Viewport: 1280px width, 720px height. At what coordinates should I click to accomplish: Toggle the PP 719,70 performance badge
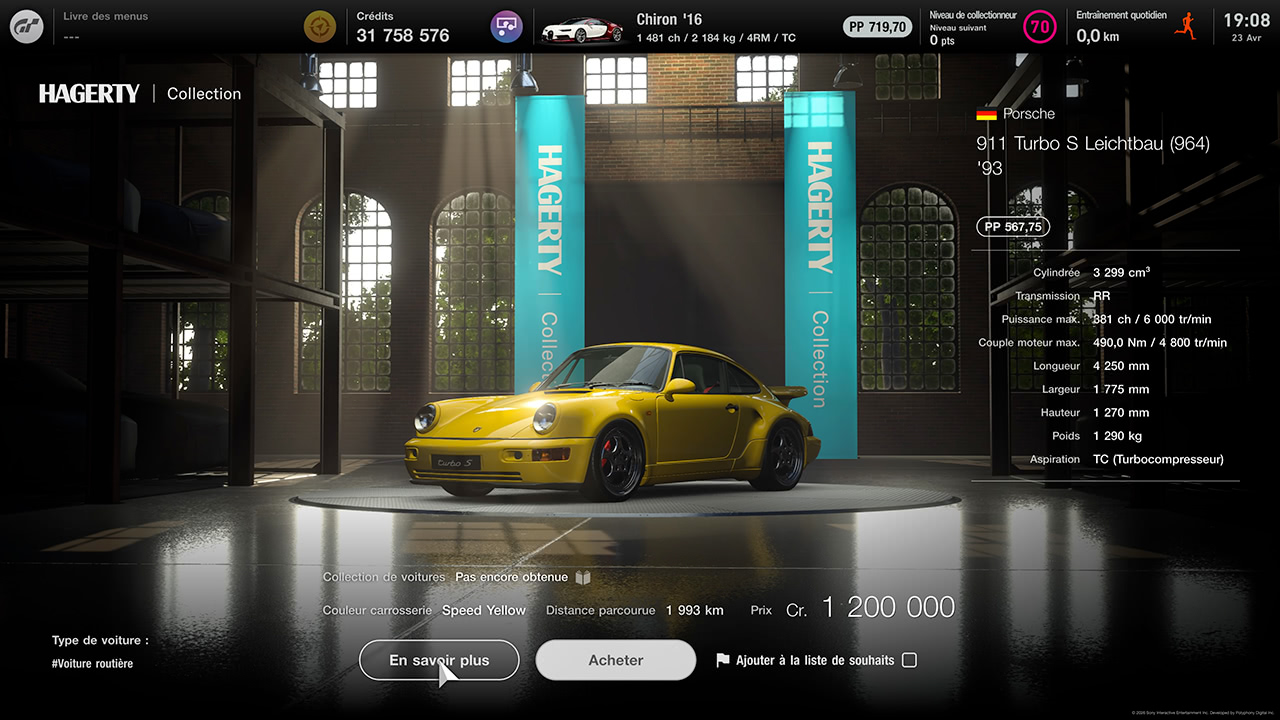[x=877, y=27]
